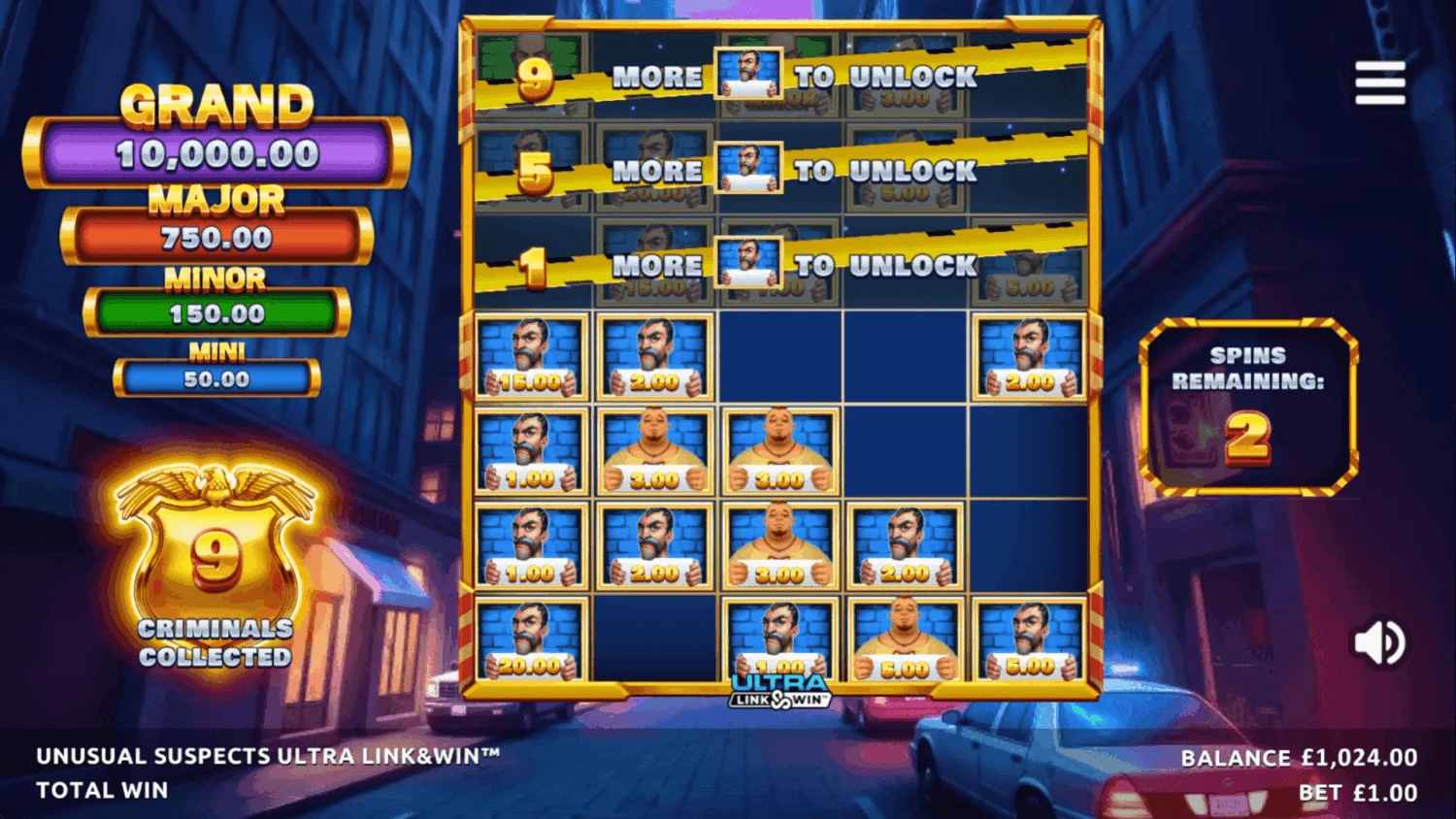The height and width of the screenshot is (819, 1456).
Task: Toggle the sound speaker icon
Action: [x=1379, y=642]
